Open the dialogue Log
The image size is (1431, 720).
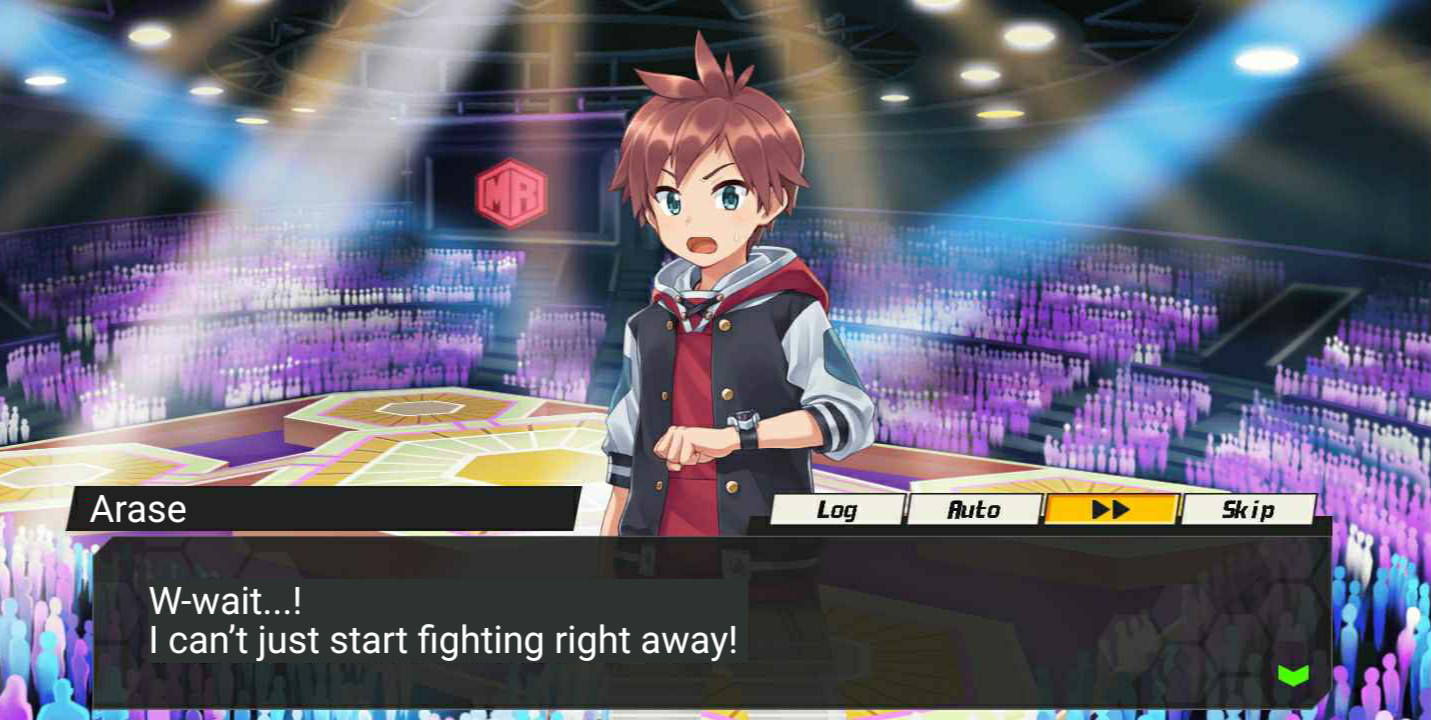pos(837,510)
